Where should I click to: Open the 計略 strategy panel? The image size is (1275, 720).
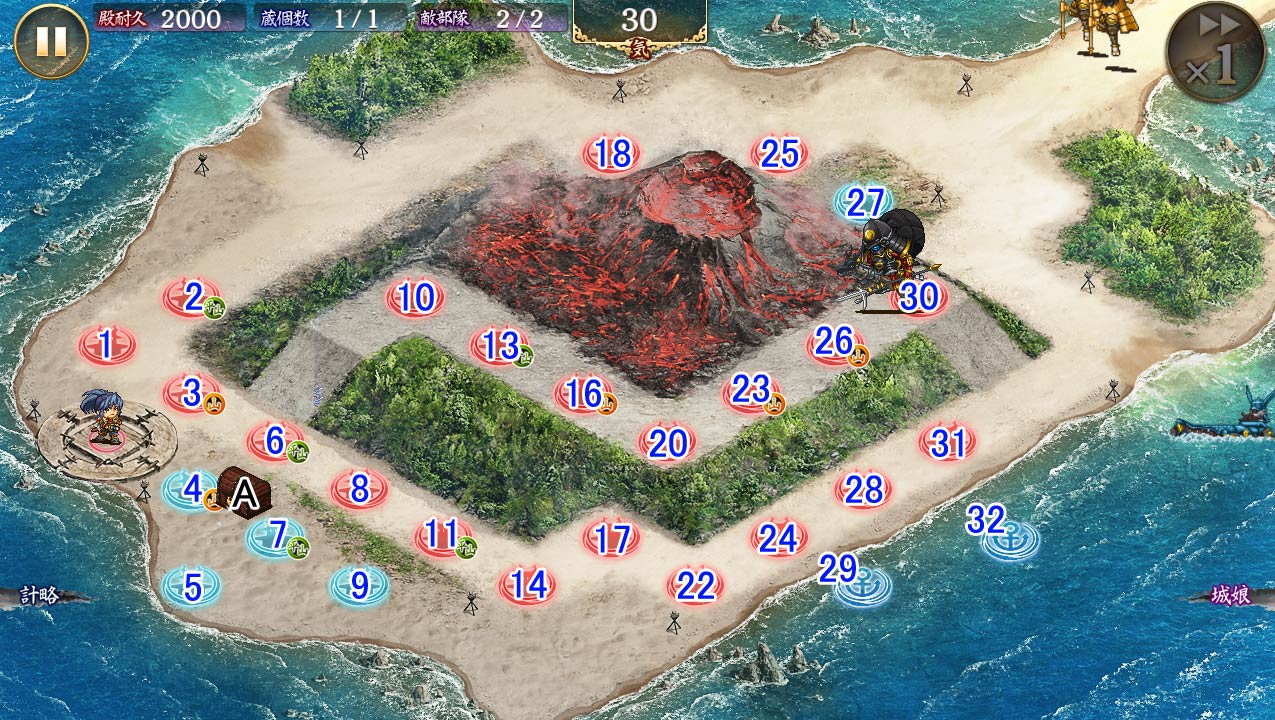tap(40, 596)
